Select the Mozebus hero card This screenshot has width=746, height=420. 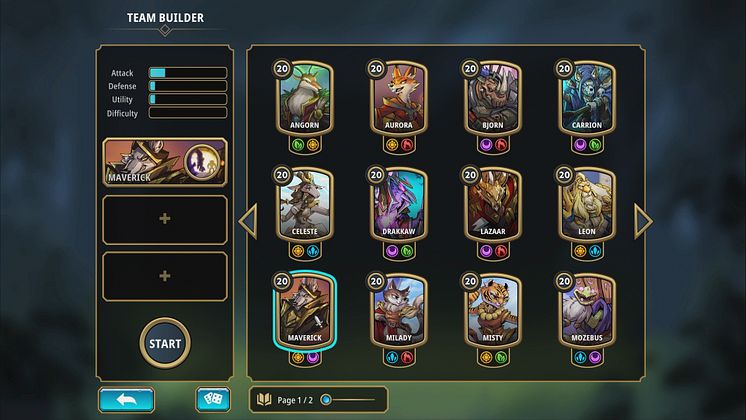pos(587,311)
